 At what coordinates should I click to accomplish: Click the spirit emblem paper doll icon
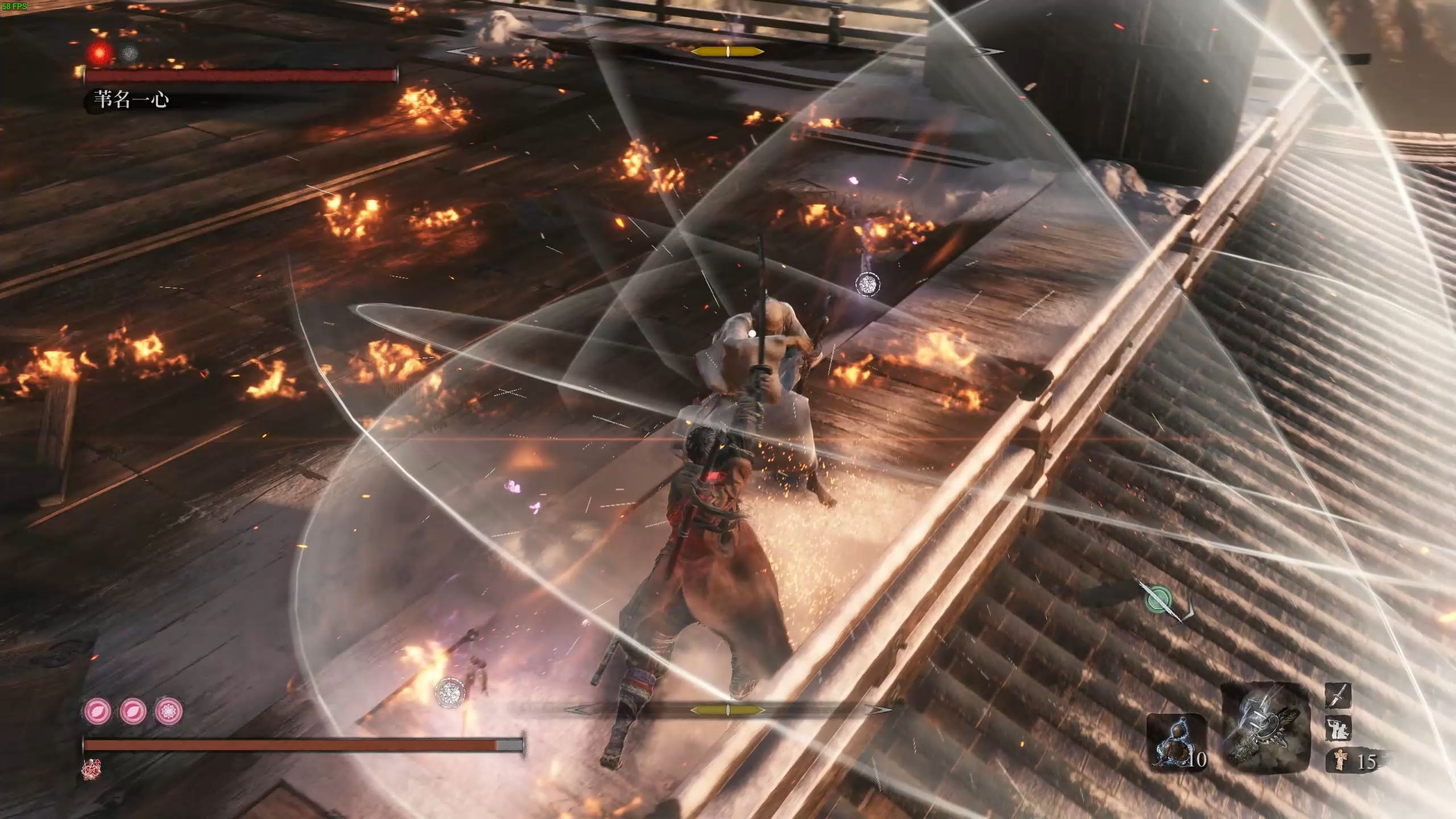pyautogui.click(x=1341, y=760)
